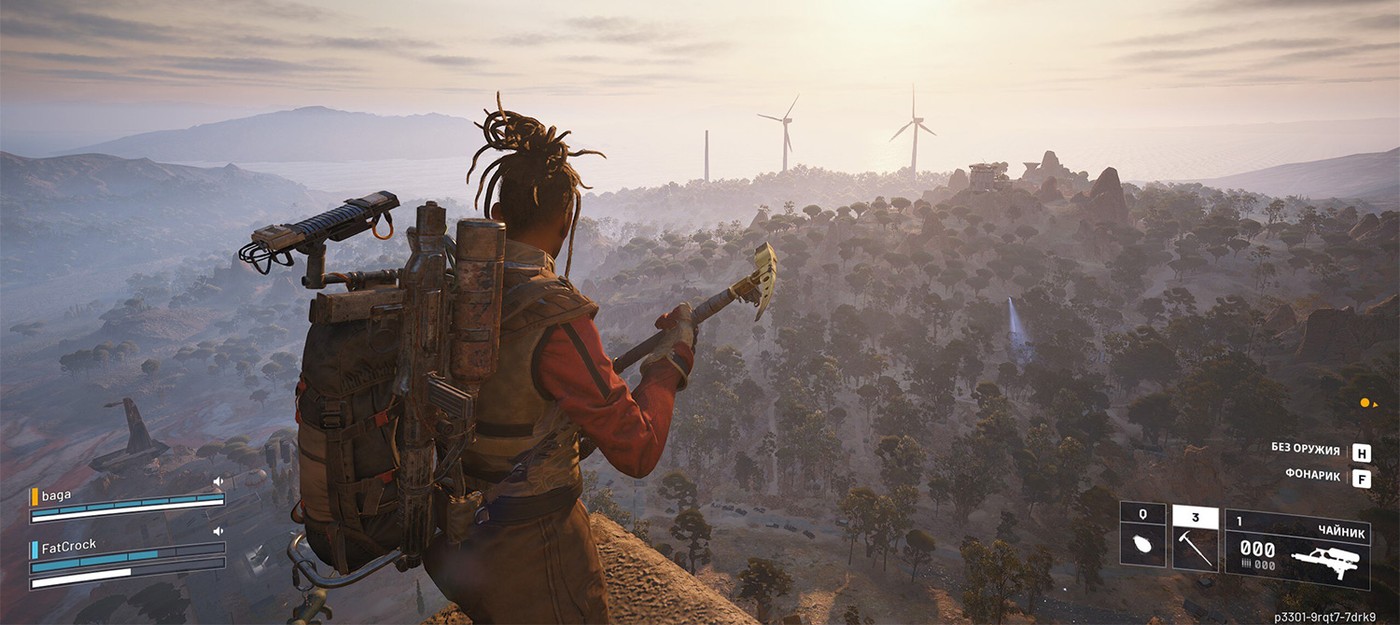Select the grenade slot marked 0
This screenshot has width=1400, height=625.
[1142, 535]
